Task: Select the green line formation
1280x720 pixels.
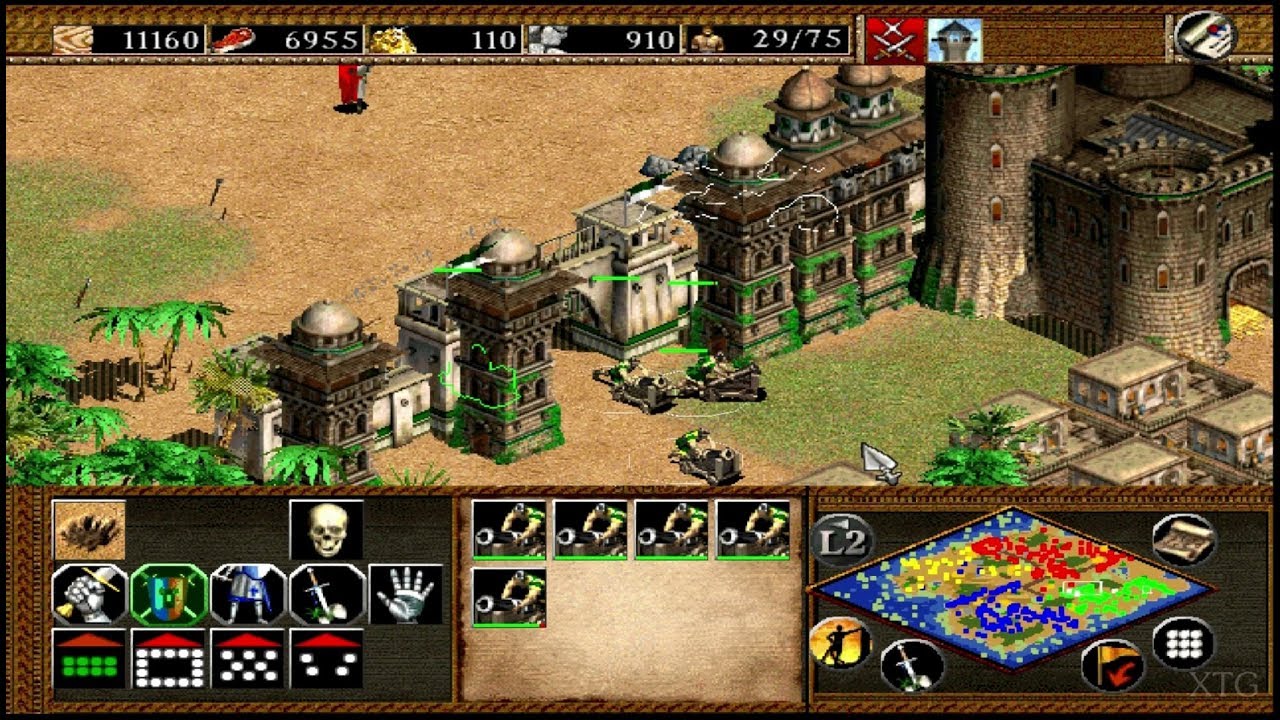Action: point(89,658)
